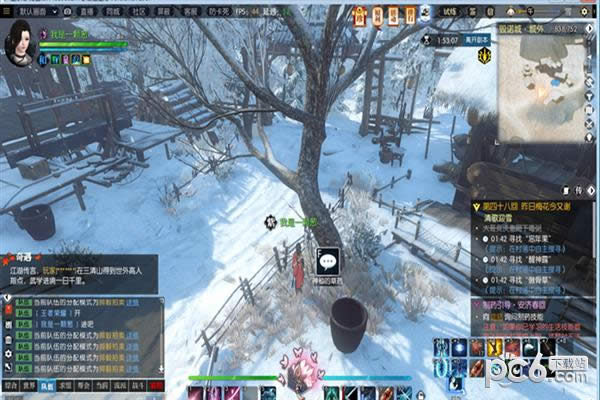Click the 屏蔽 toolbar button

click(x=165, y=8)
